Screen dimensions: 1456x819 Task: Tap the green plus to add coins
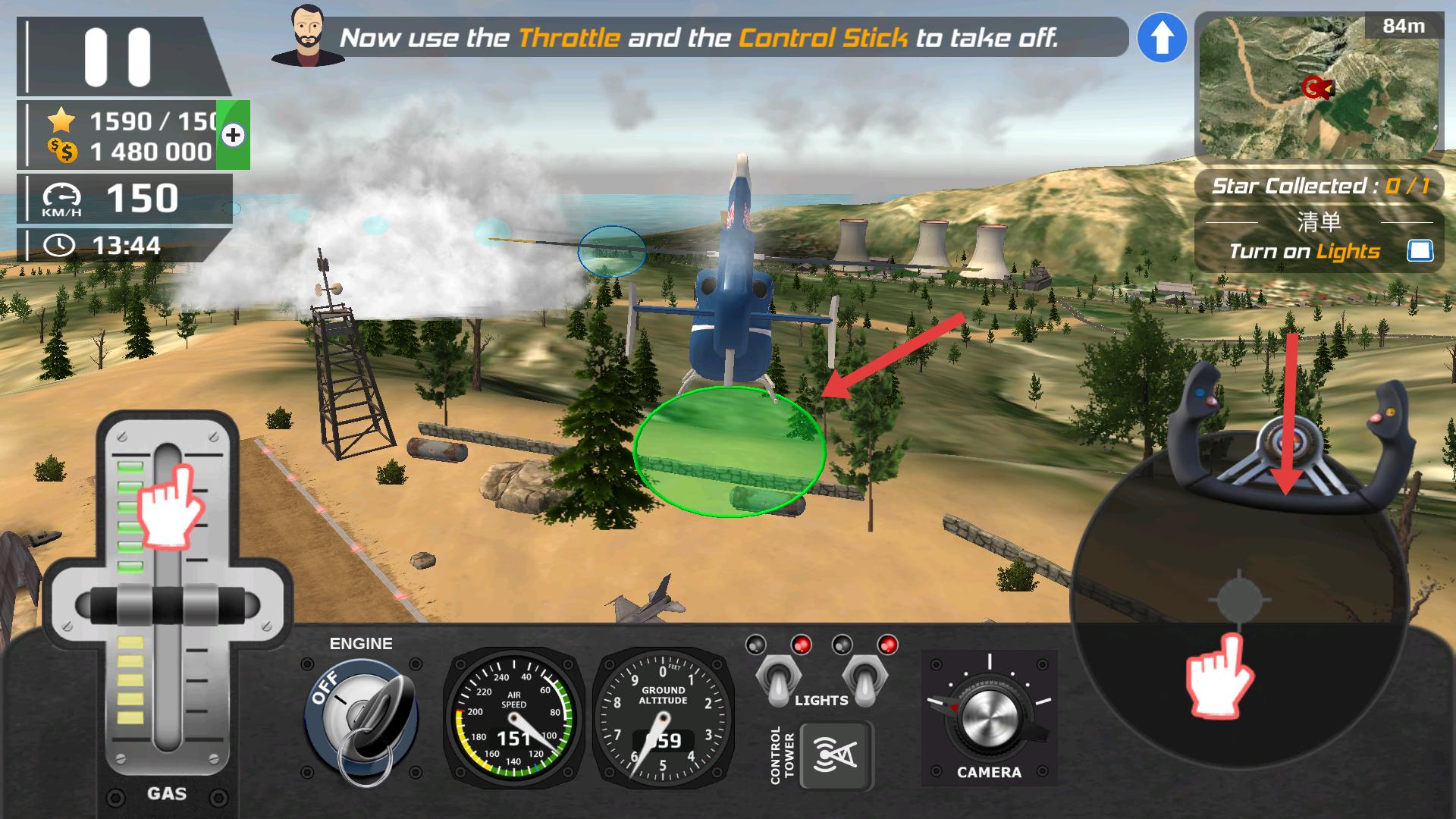pyautogui.click(x=233, y=135)
